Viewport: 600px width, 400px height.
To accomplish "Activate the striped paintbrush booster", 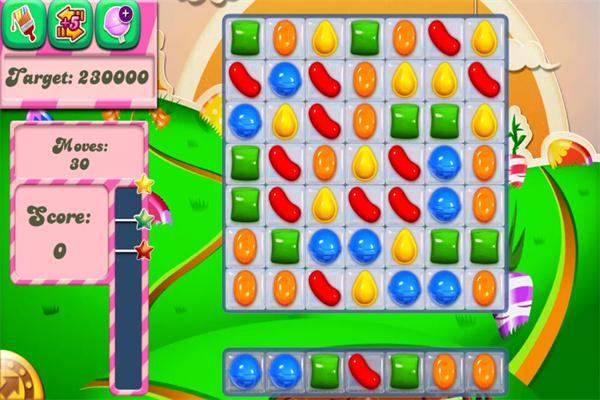I will [x=23, y=22].
